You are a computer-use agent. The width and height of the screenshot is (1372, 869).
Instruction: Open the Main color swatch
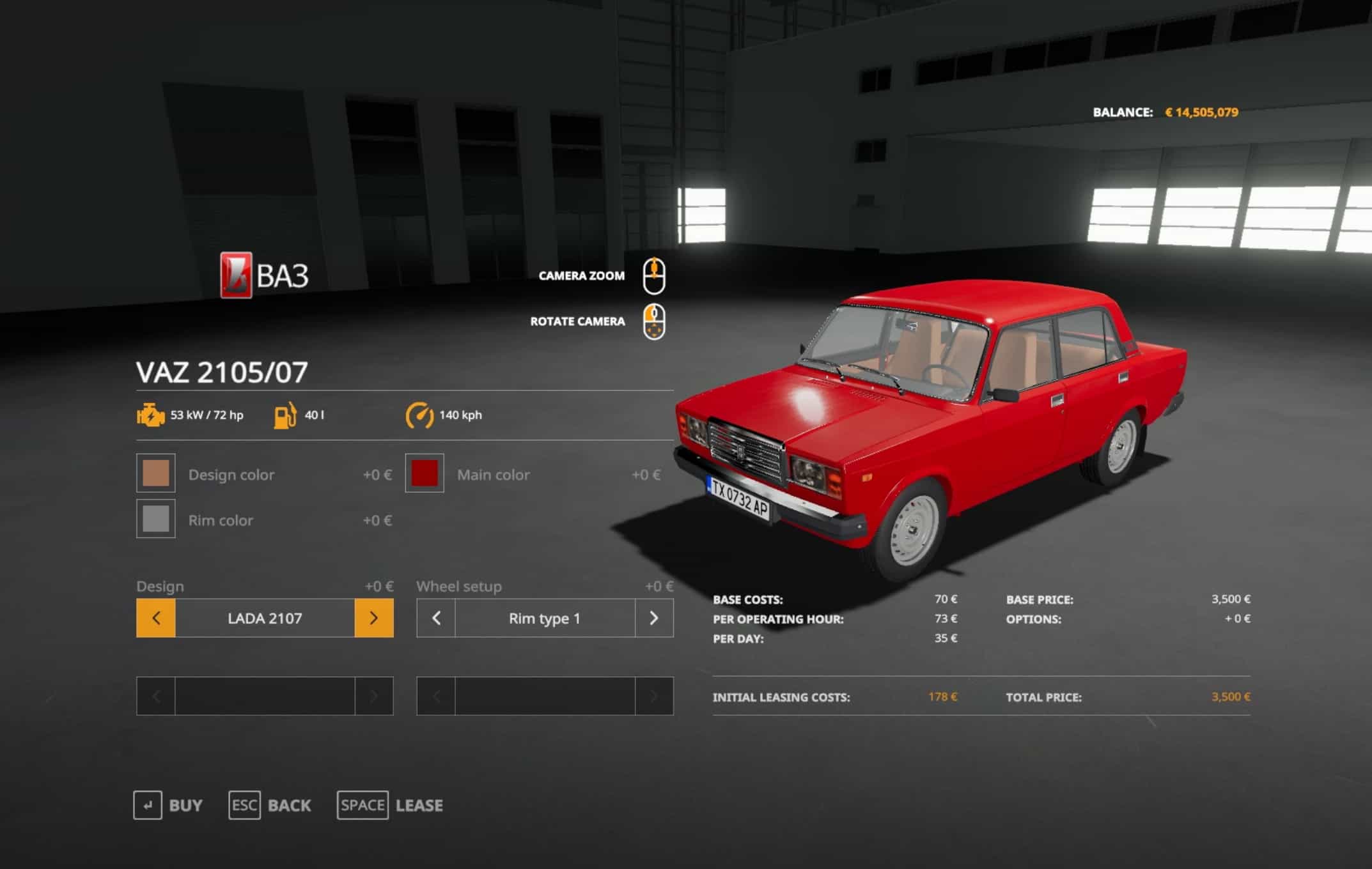click(x=425, y=473)
